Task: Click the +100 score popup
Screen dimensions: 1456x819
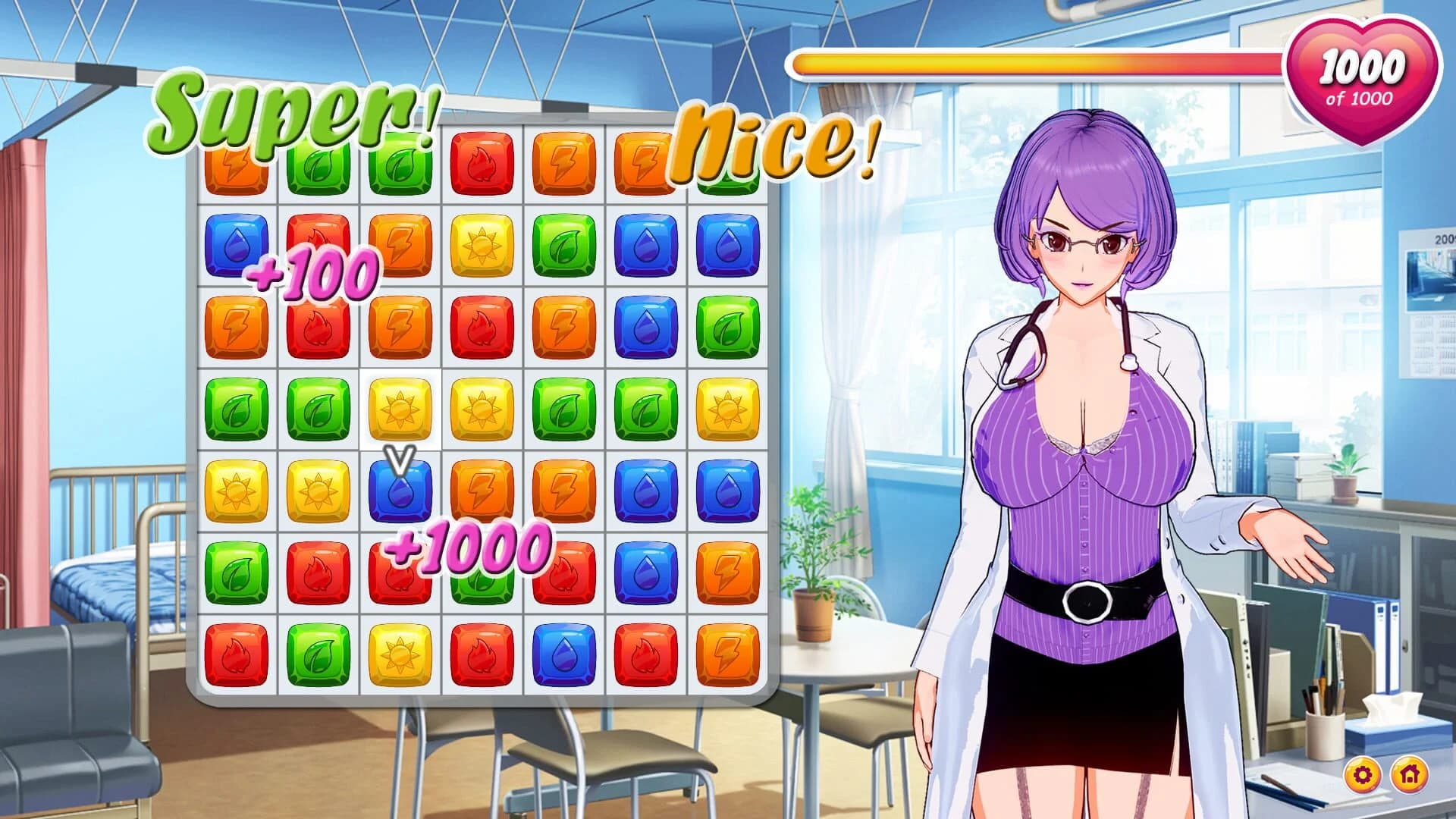Action: pyautogui.click(x=311, y=275)
